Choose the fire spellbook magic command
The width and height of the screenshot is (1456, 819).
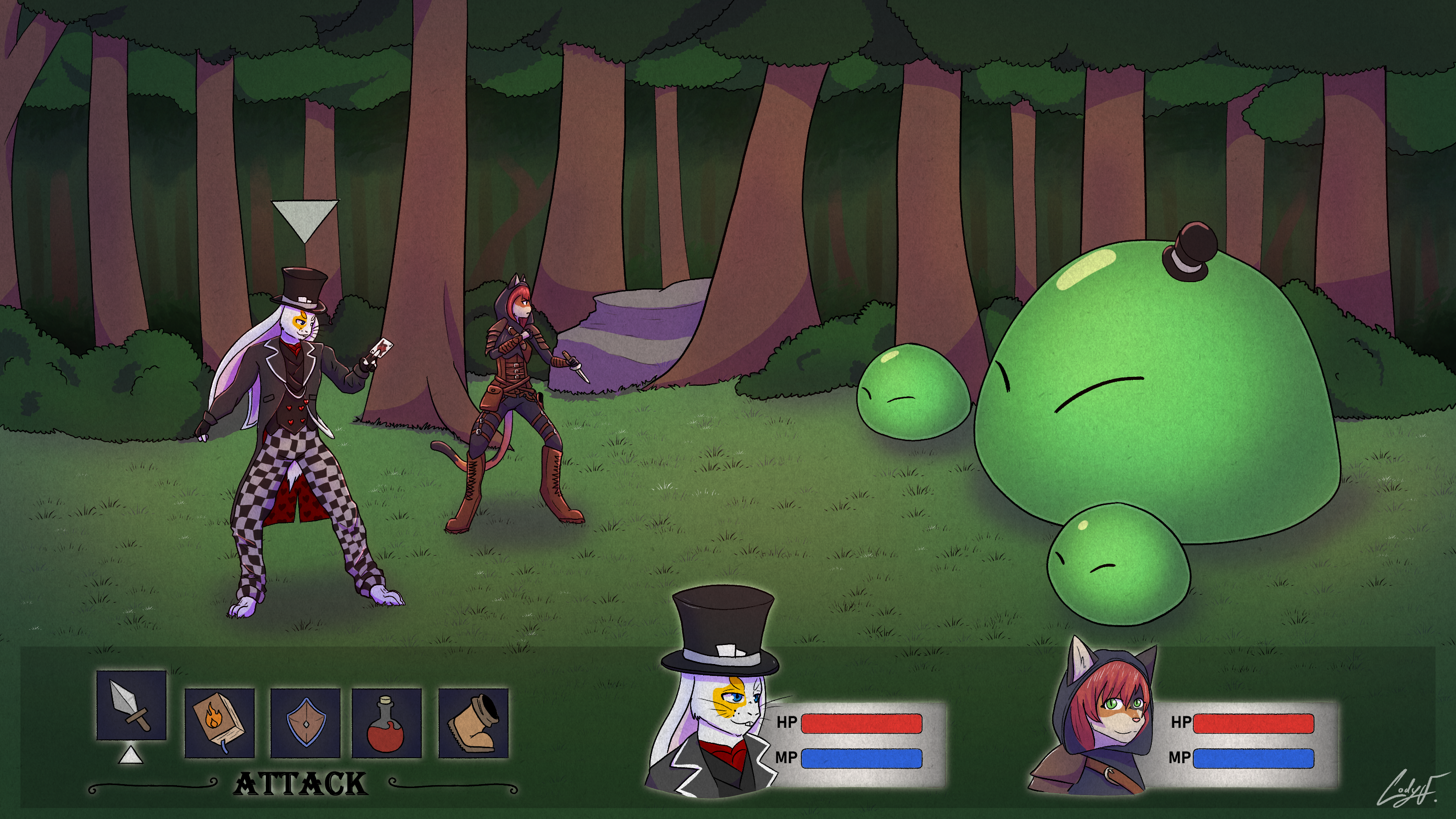click(219, 723)
